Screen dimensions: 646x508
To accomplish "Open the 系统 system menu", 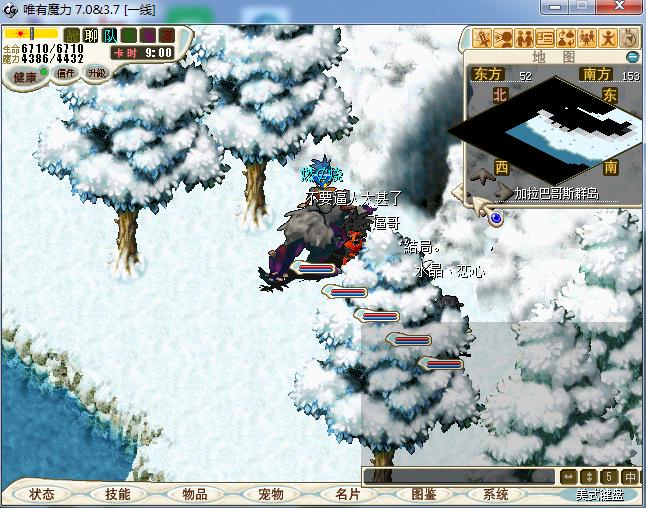I will 495,494.
